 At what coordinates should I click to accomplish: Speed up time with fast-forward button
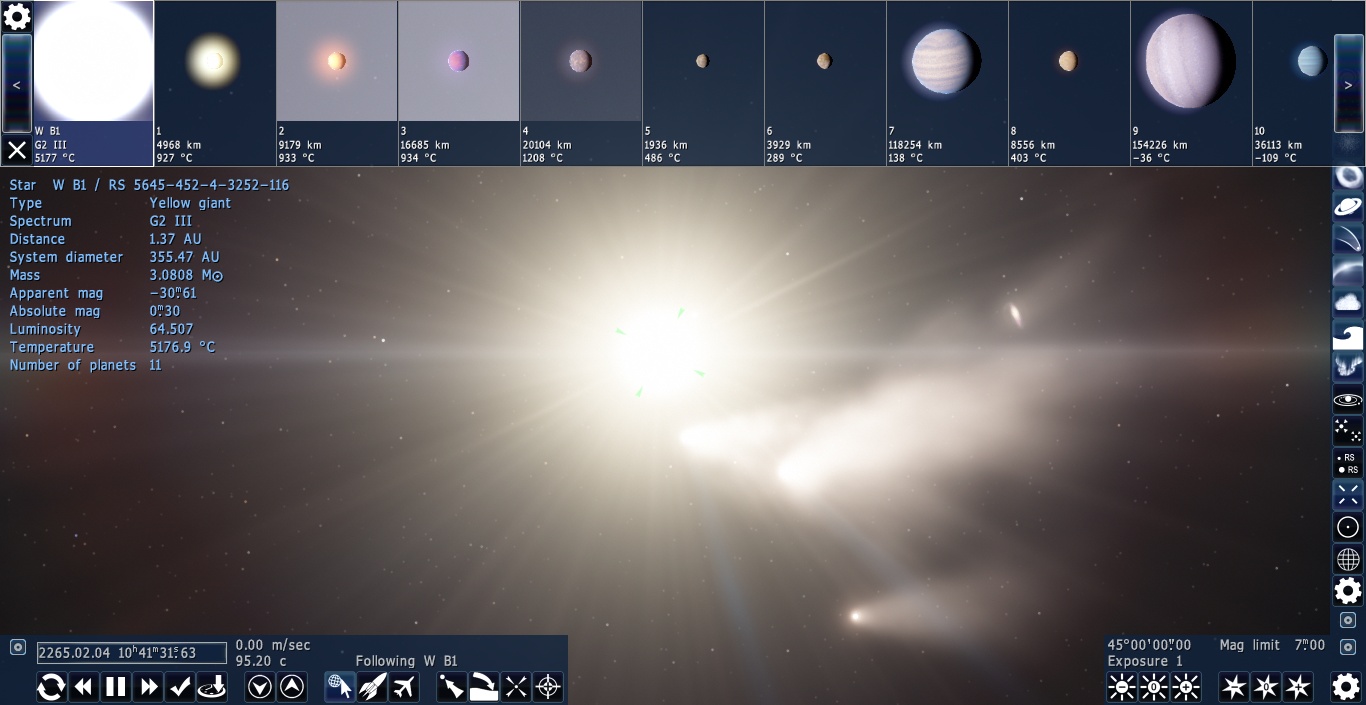point(149,687)
